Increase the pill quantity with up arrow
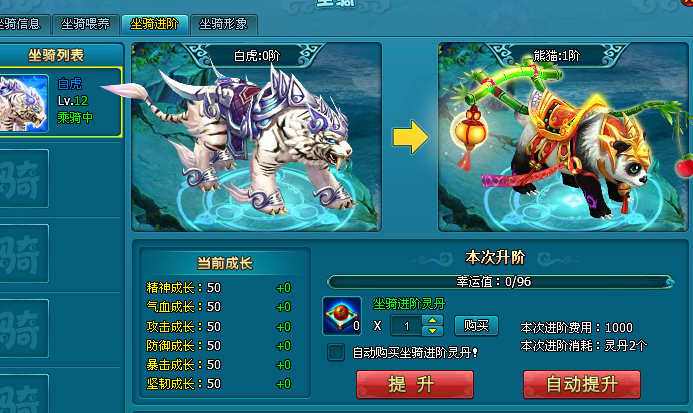This screenshot has width=693, height=413. click(x=433, y=321)
